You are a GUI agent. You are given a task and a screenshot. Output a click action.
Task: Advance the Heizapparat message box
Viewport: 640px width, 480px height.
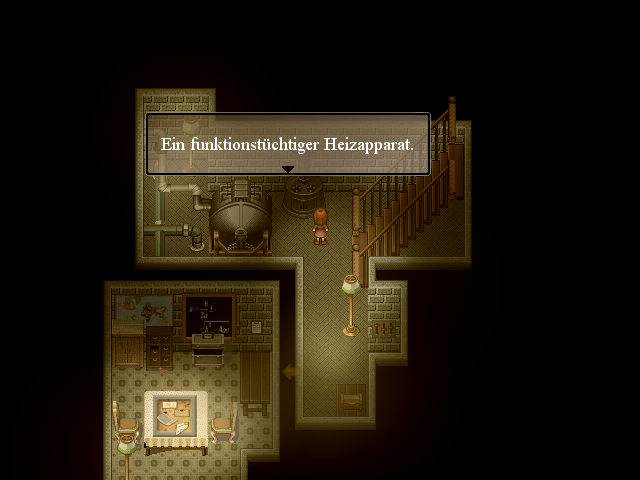[288, 144]
